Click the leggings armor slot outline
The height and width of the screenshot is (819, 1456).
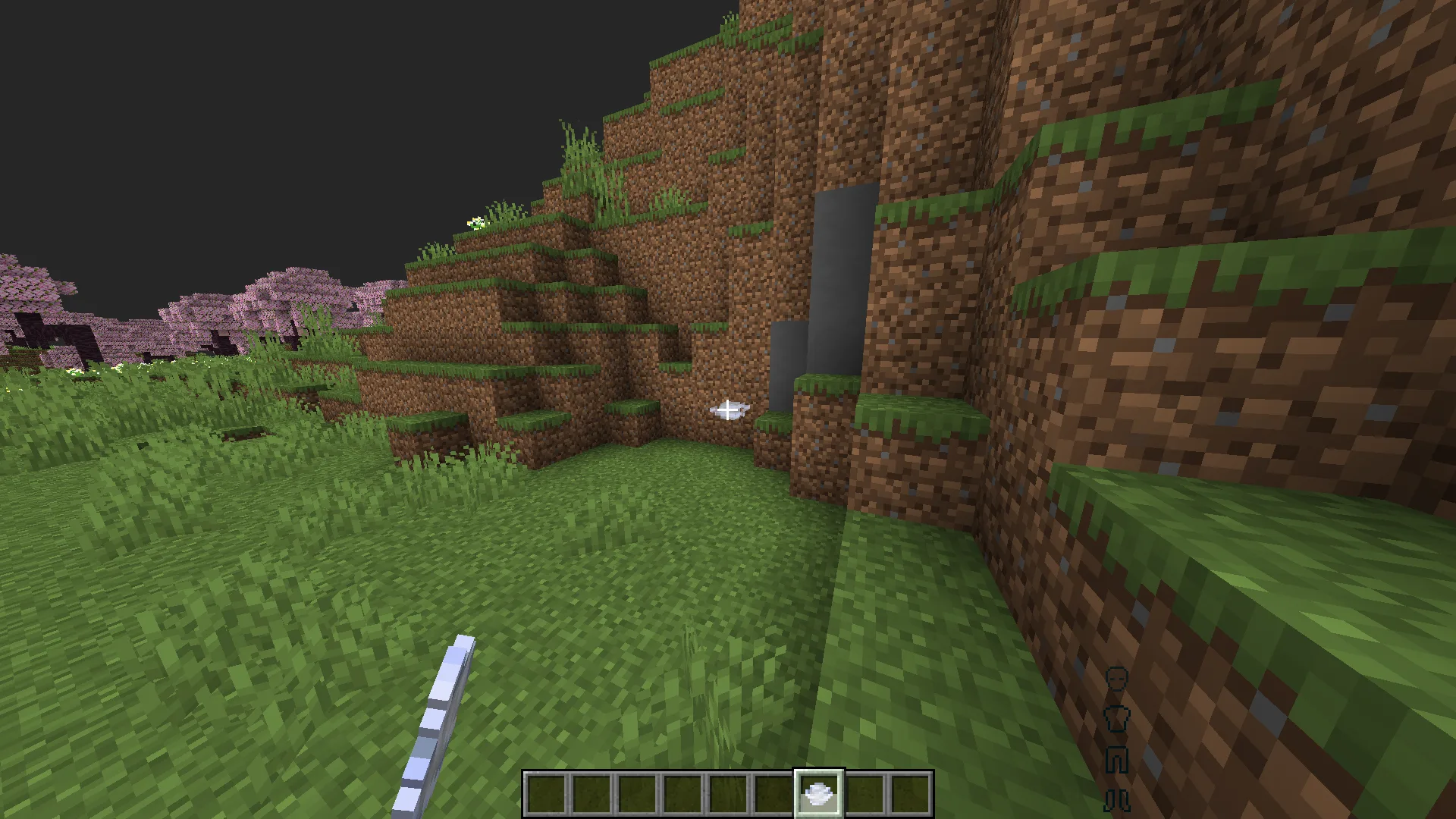[x=1117, y=759]
